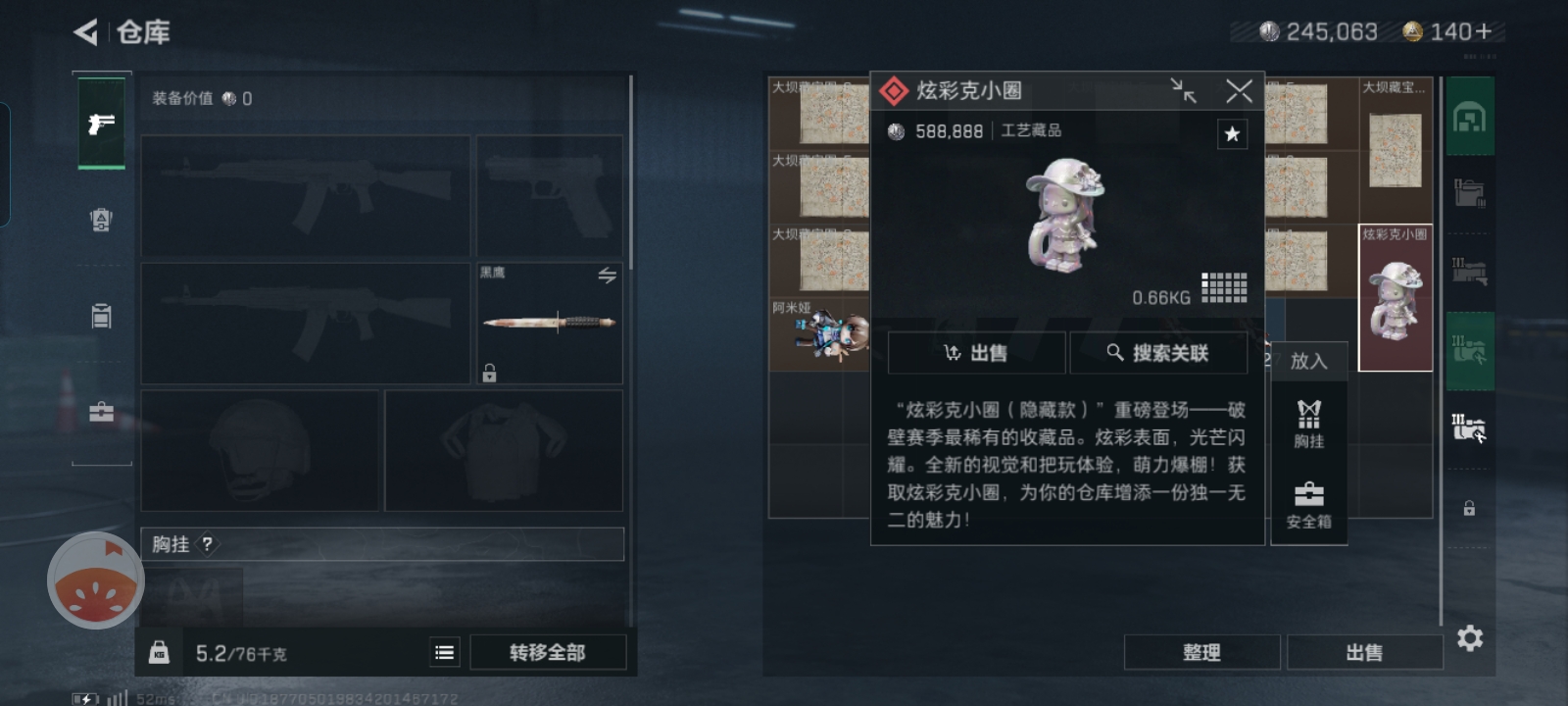This screenshot has width=1568, height=706.
Task: Go back from the 仓库 screen
Action: point(86,32)
